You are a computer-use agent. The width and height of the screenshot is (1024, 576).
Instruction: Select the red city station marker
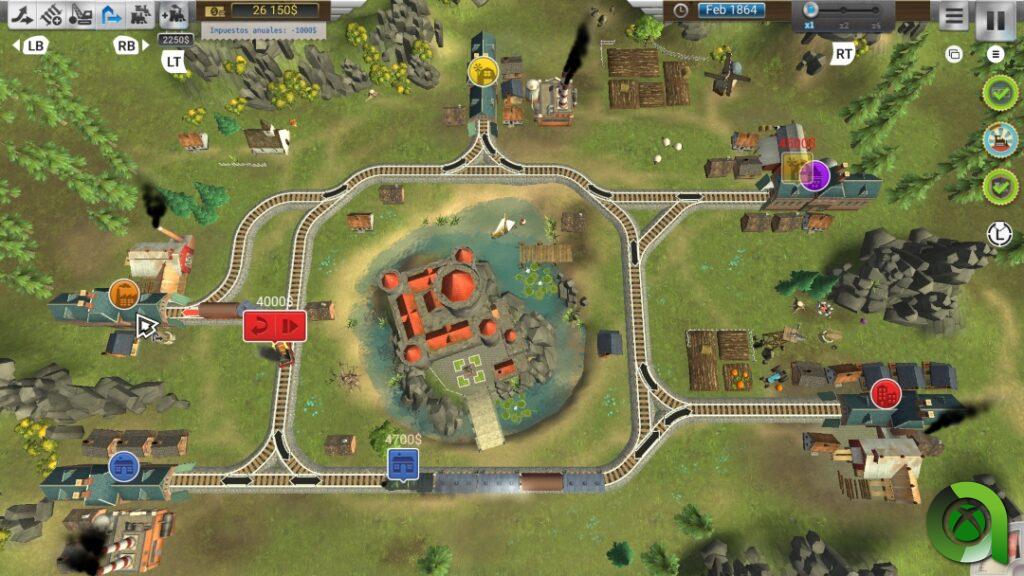tap(885, 394)
